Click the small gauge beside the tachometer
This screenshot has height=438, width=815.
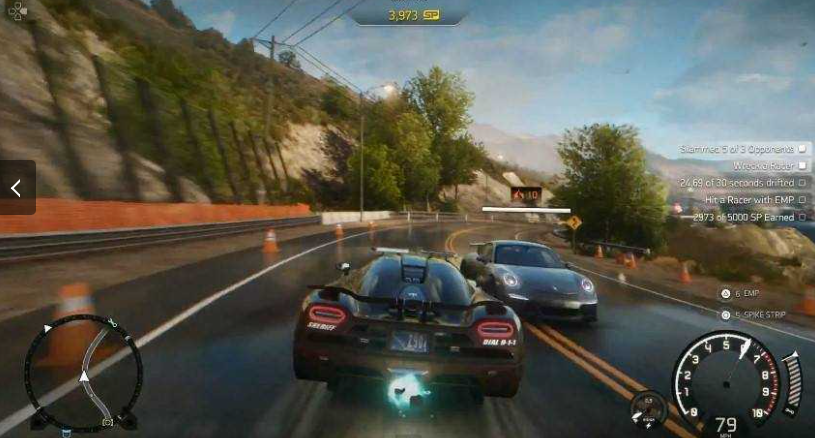tap(648, 409)
